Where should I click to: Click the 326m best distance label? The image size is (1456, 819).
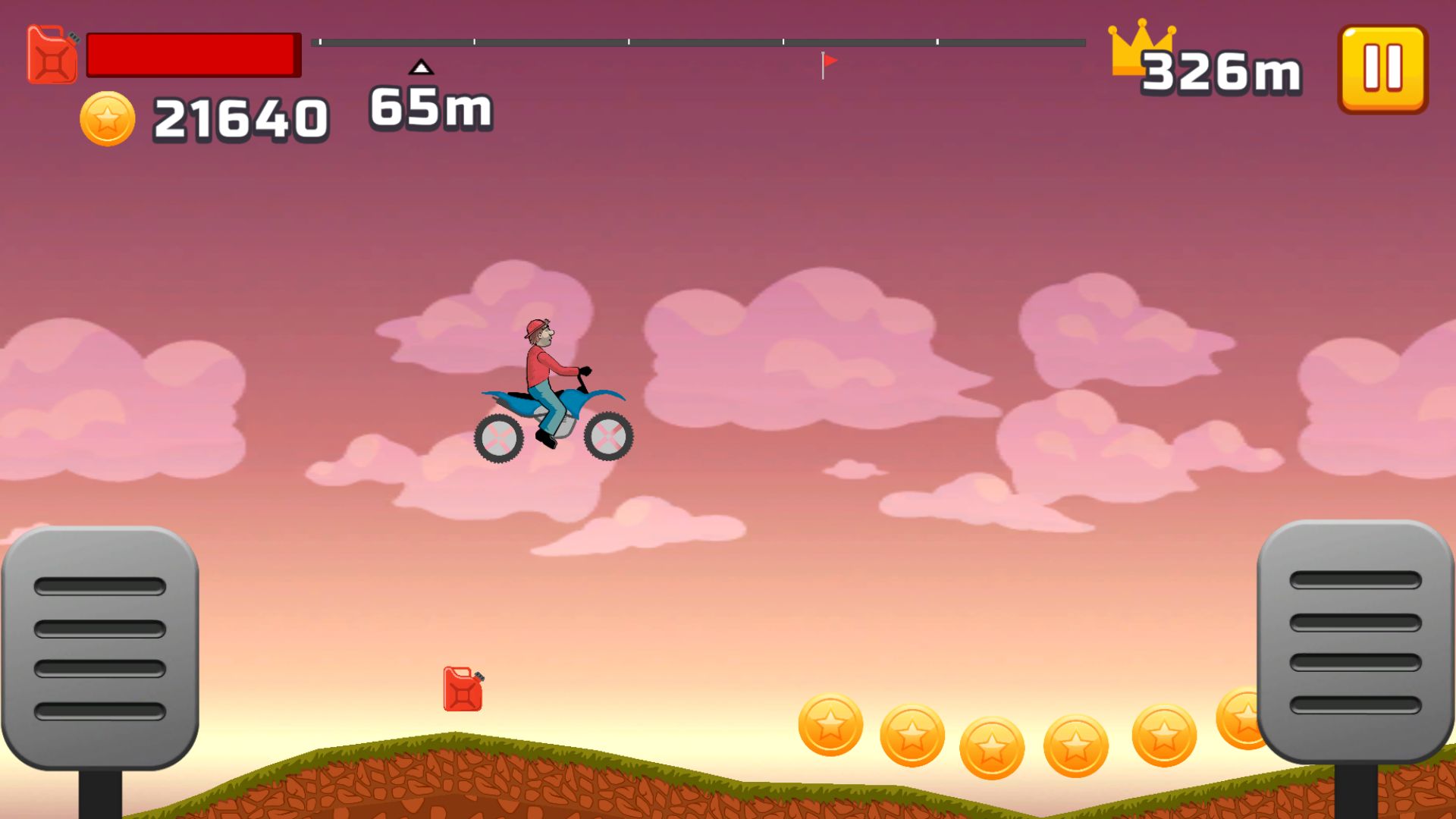coord(1221,72)
